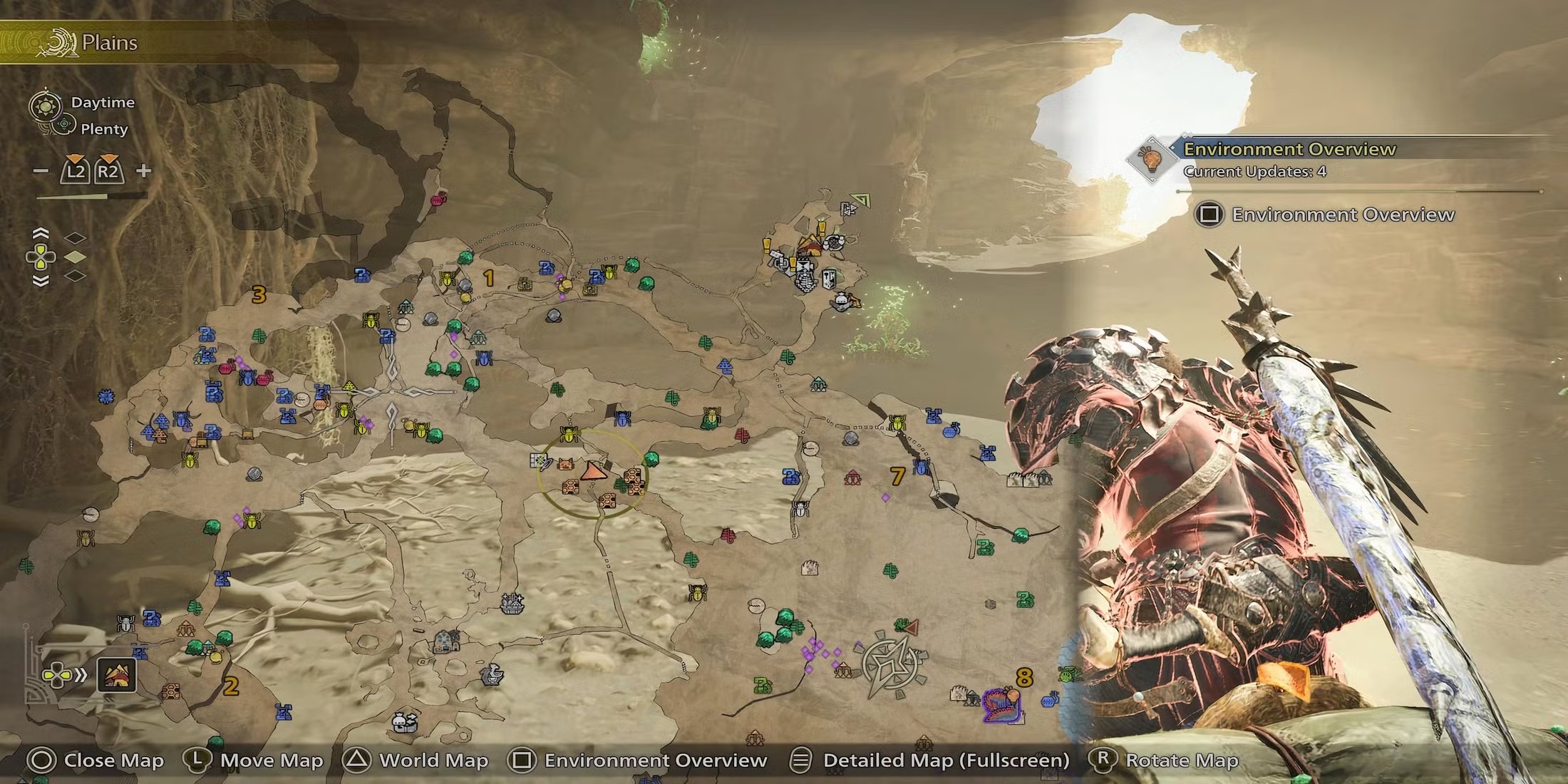Image resolution: width=1568 pixels, height=784 pixels.
Task: Click the map zoom level bar
Action: [x=91, y=195]
